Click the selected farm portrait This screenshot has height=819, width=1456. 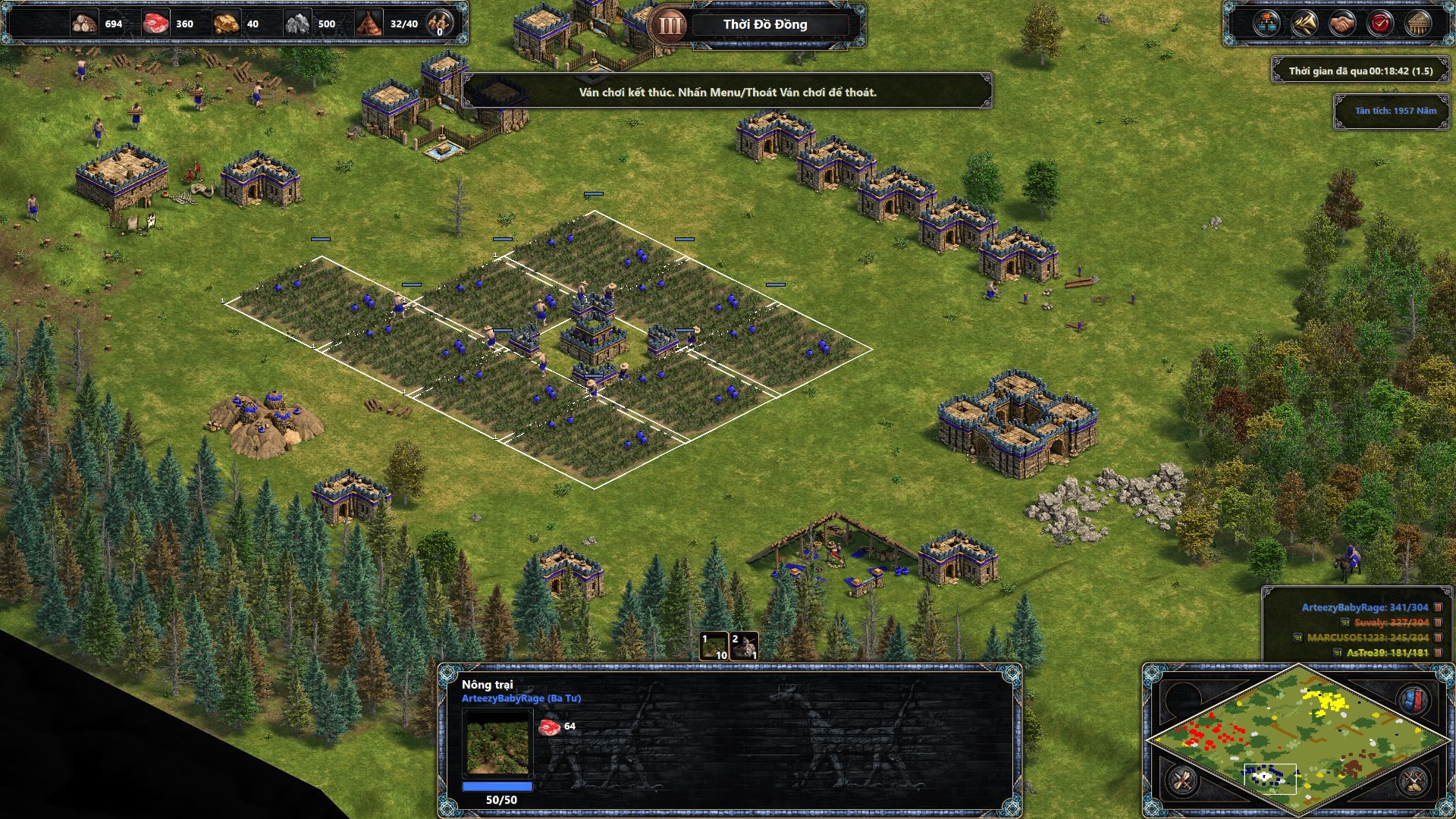[x=497, y=745]
